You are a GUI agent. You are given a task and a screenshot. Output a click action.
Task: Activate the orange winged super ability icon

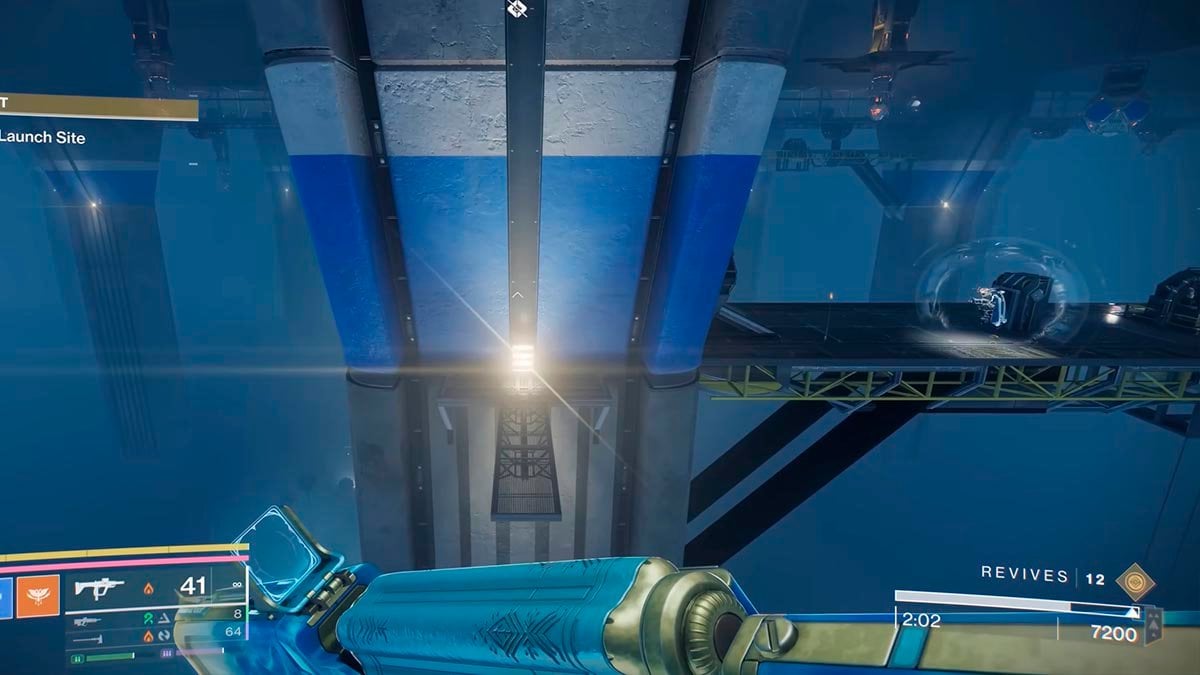coord(39,598)
